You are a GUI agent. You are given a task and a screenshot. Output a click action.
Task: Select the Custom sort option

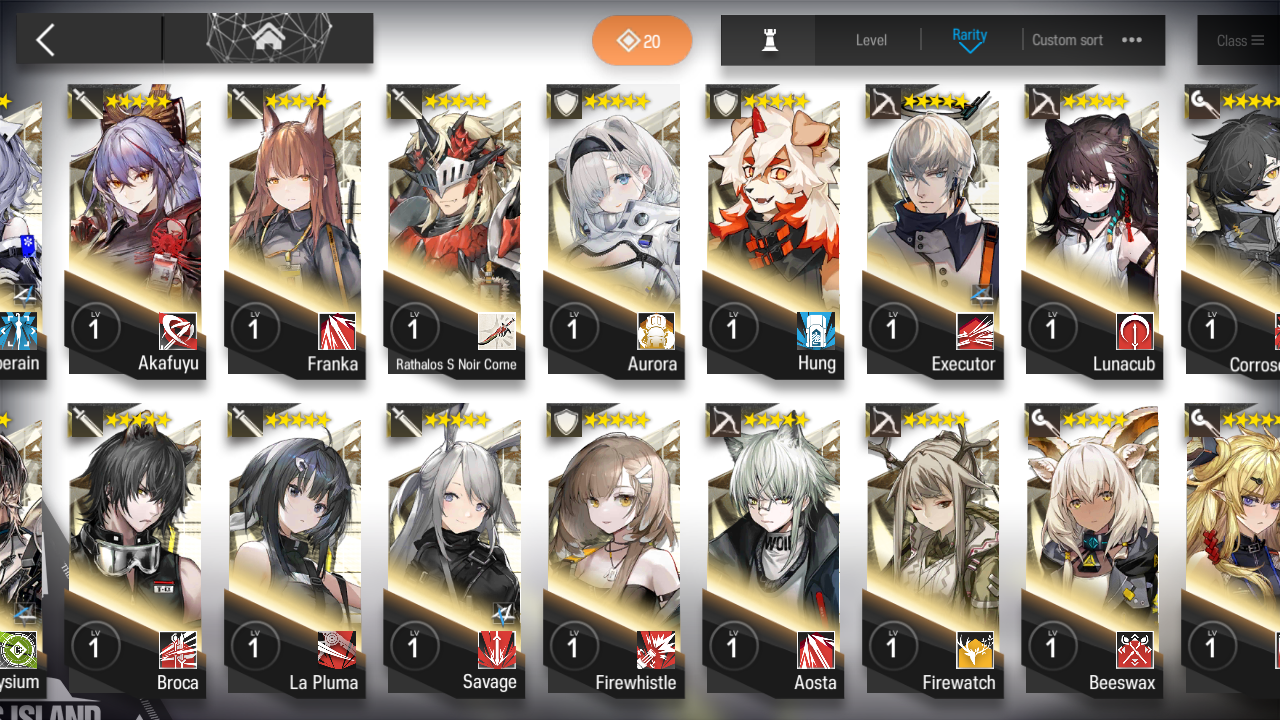(1067, 40)
